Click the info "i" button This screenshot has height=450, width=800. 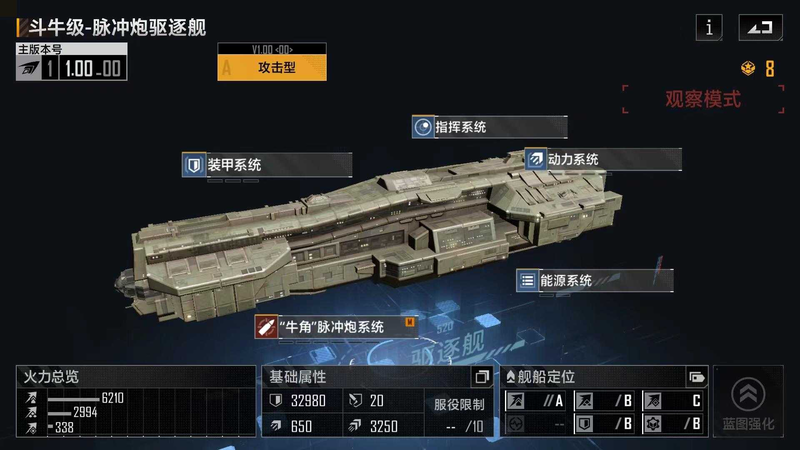(x=709, y=28)
